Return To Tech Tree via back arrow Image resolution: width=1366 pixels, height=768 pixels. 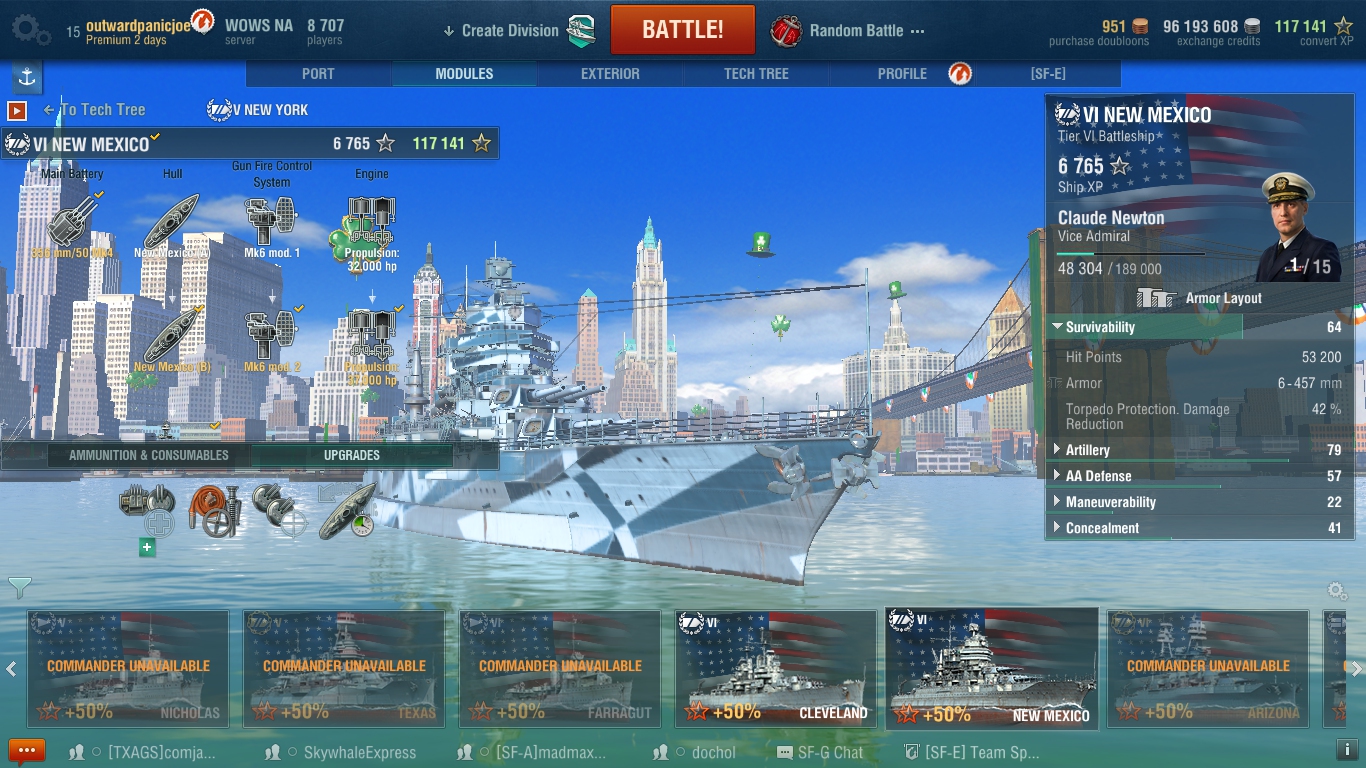(94, 110)
